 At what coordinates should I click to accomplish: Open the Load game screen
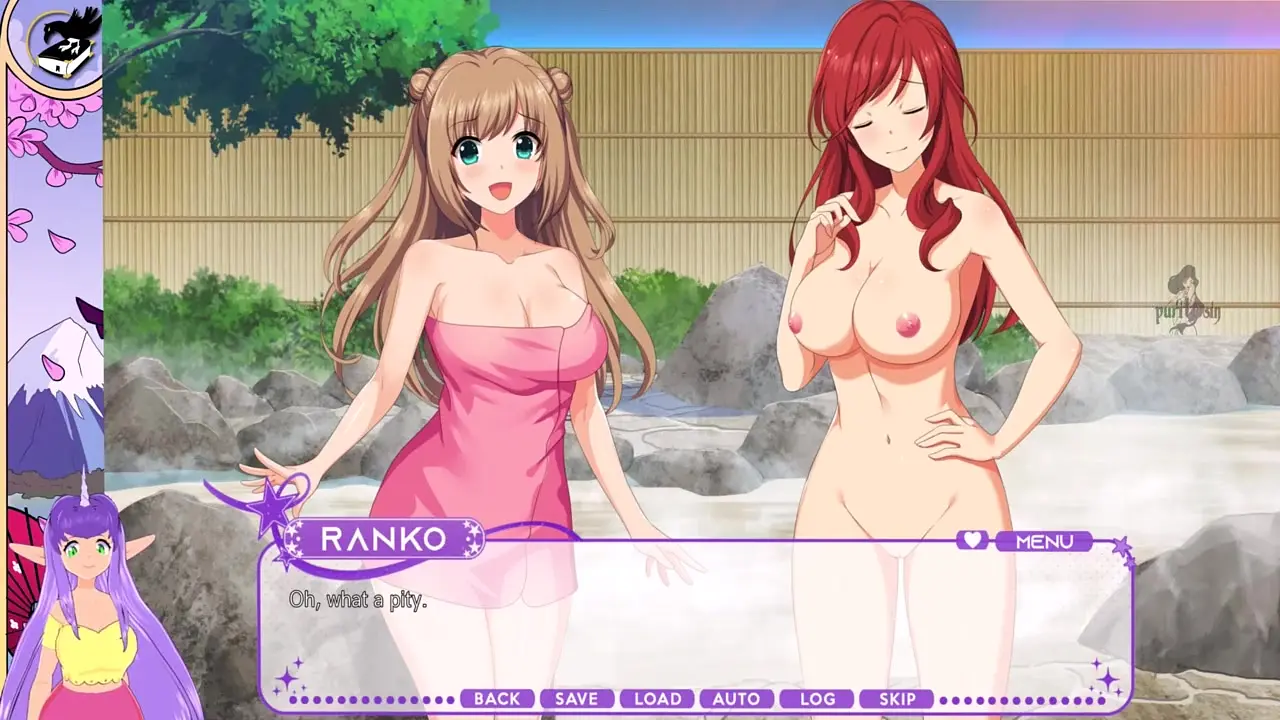coord(657,699)
